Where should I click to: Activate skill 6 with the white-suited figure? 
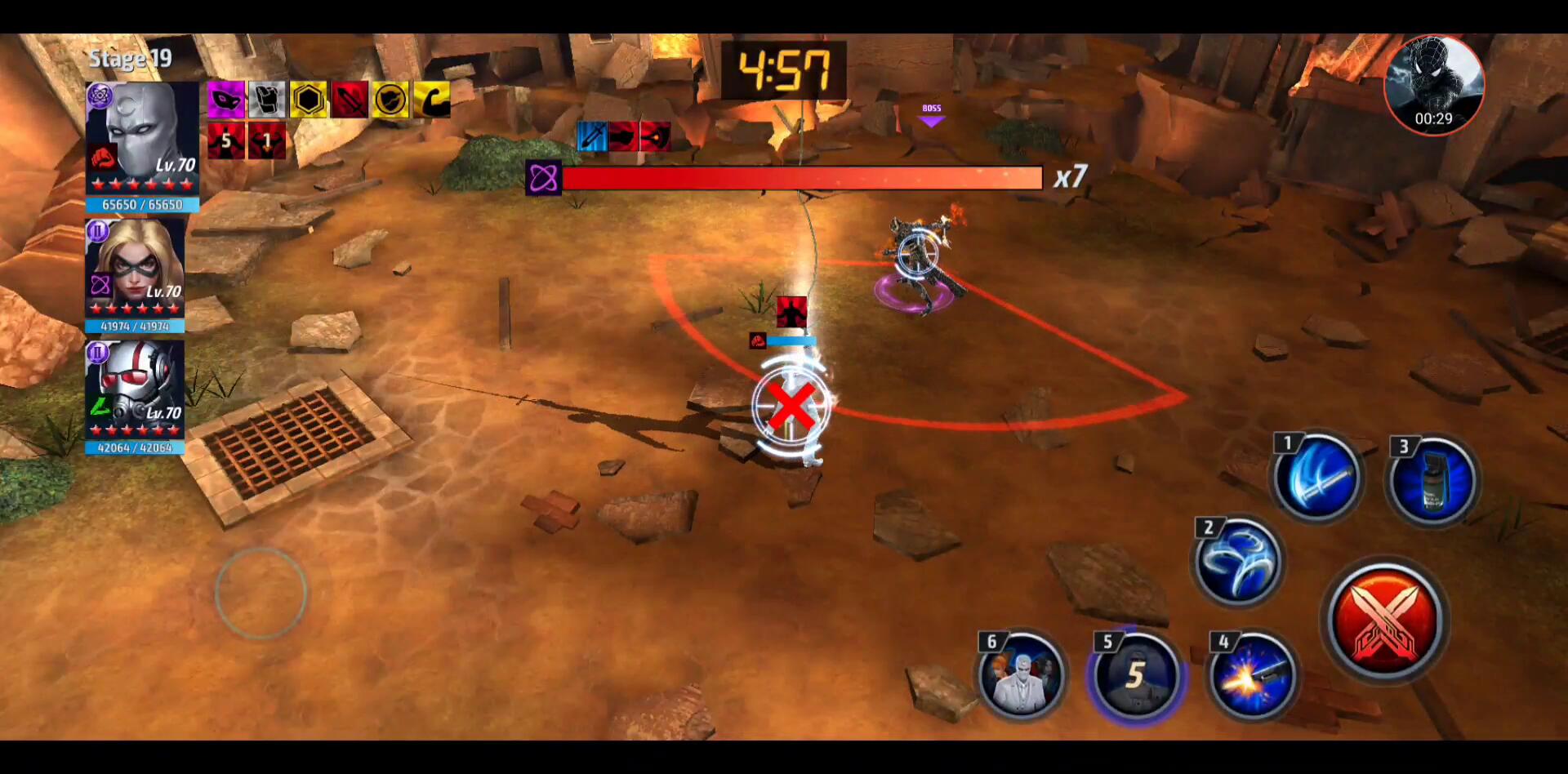coord(1021,676)
